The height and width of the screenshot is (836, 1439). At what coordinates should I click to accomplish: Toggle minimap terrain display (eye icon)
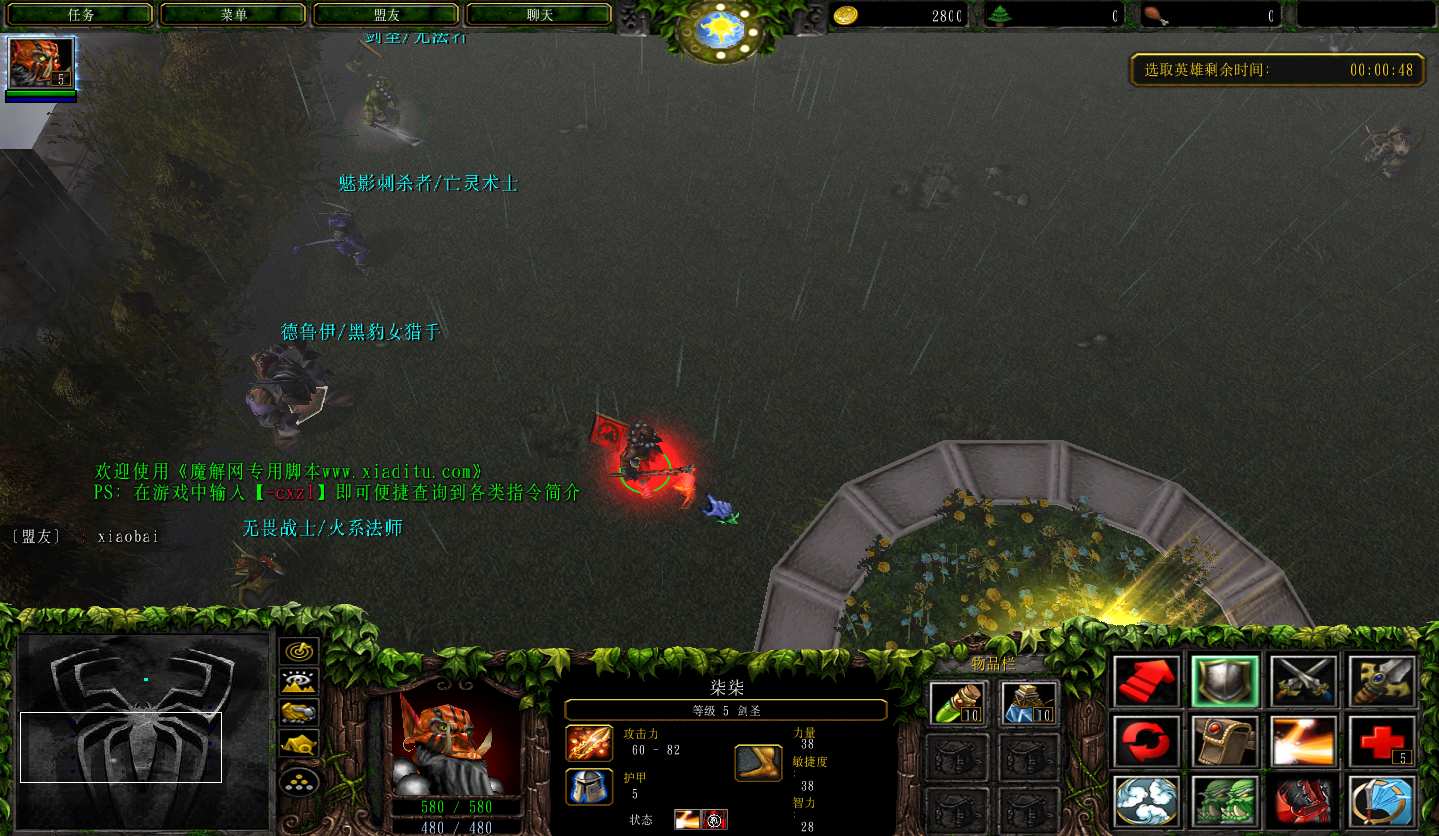pyautogui.click(x=298, y=682)
